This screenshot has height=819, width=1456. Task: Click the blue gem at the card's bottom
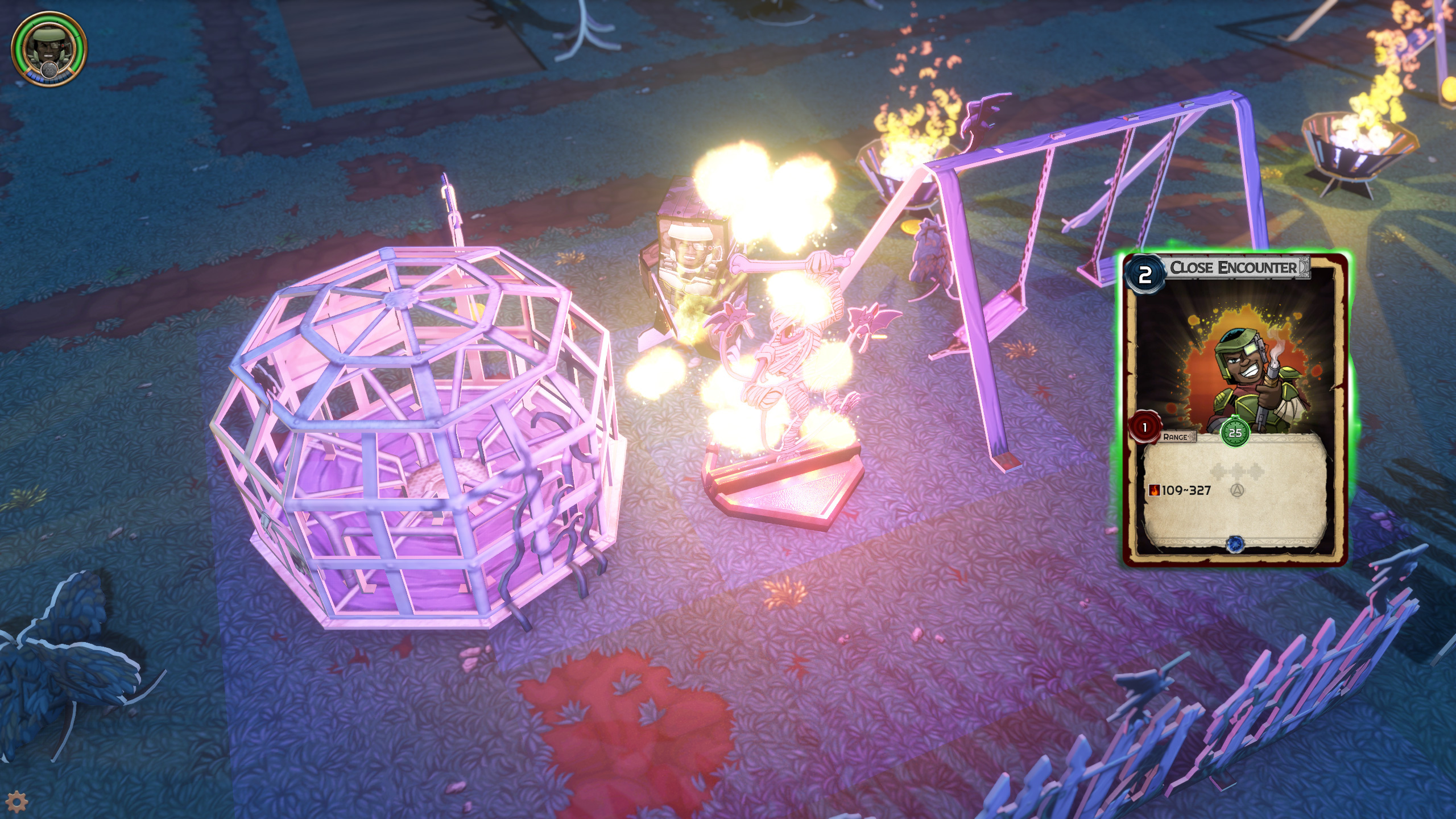pyautogui.click(x=1236, y=544)
